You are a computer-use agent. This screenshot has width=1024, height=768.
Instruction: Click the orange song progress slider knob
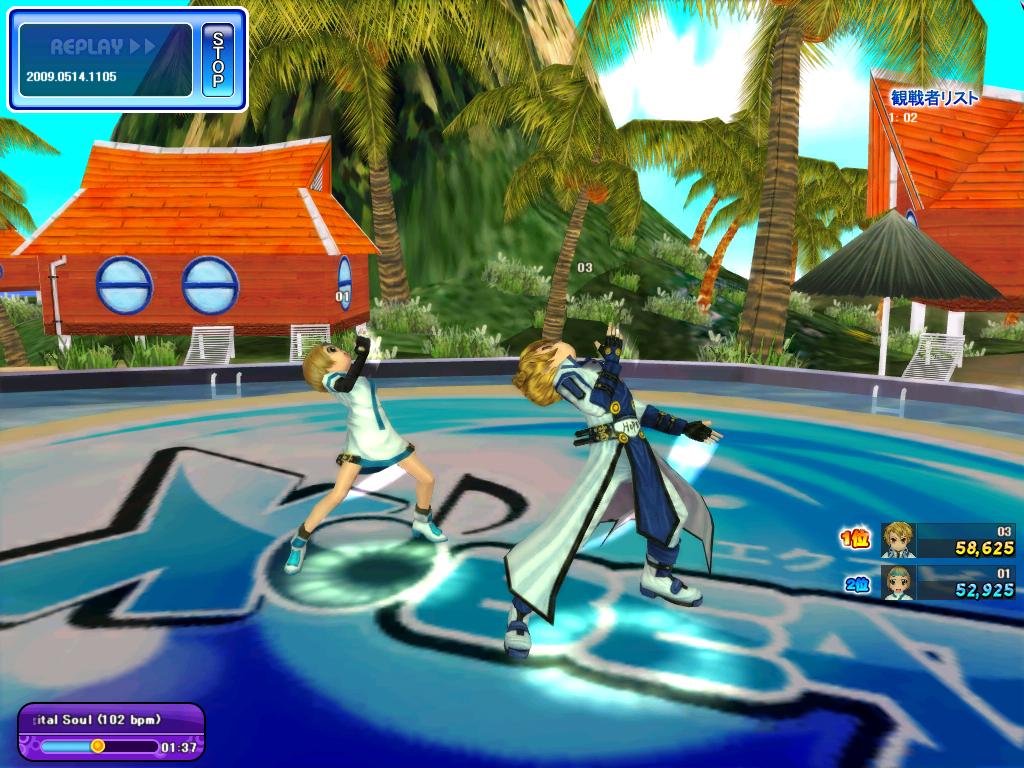tap(98, 746)
